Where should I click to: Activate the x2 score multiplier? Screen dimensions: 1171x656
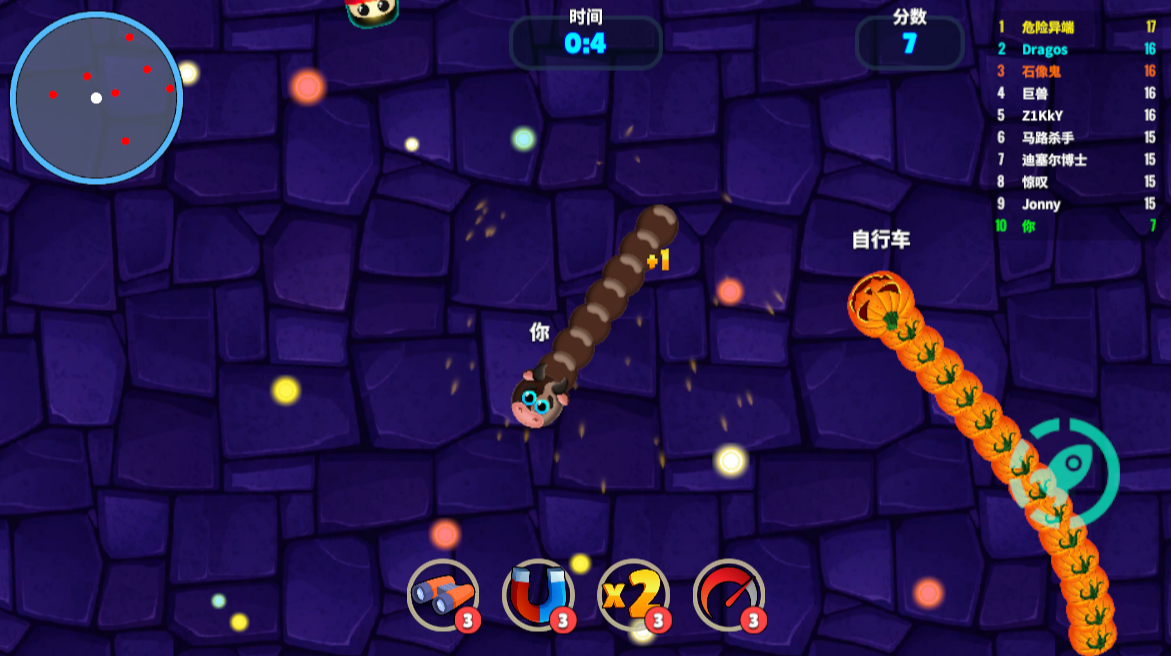[x=632, y=595]
